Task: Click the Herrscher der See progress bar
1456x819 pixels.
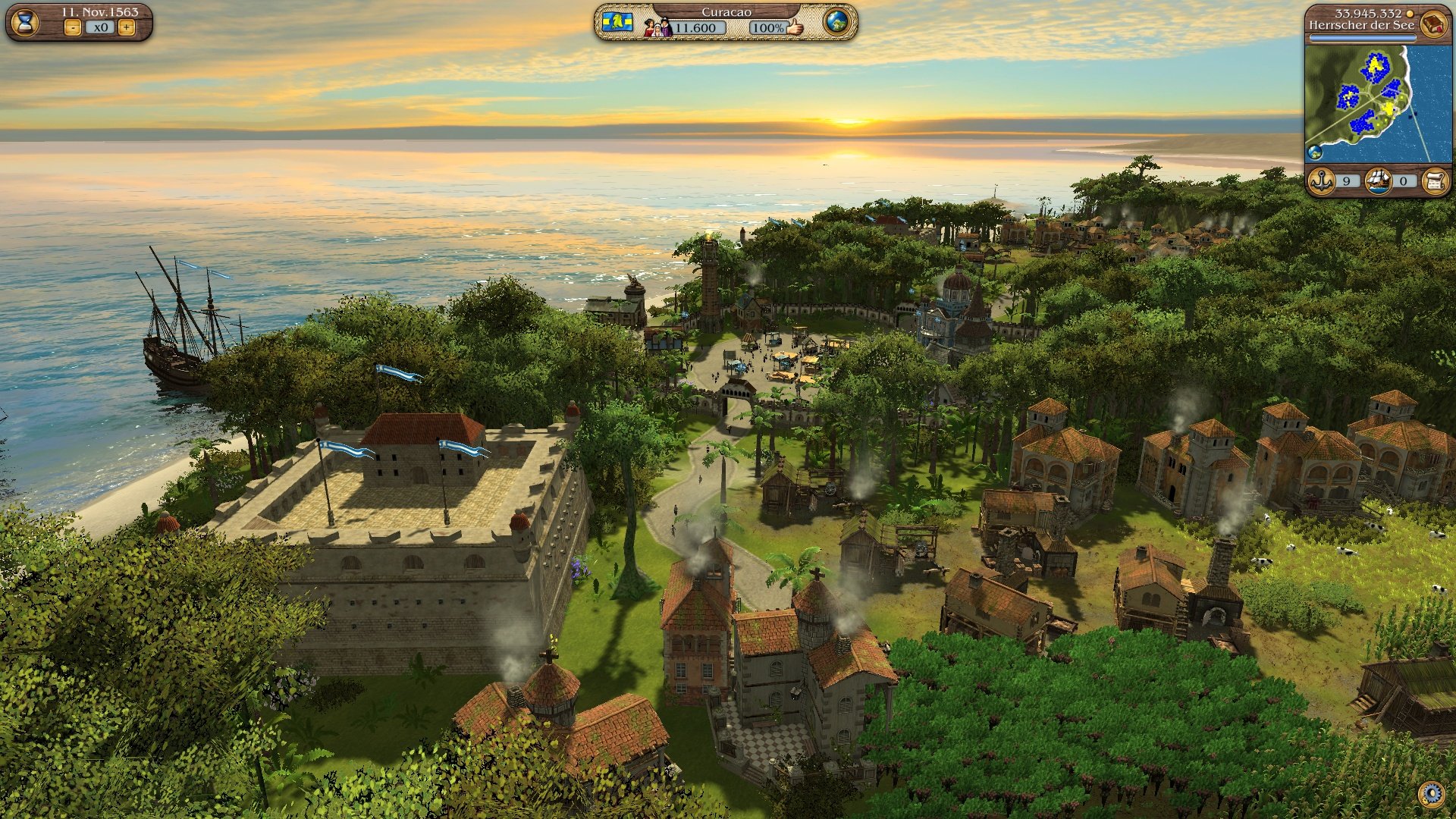Action: [1363, 36]
